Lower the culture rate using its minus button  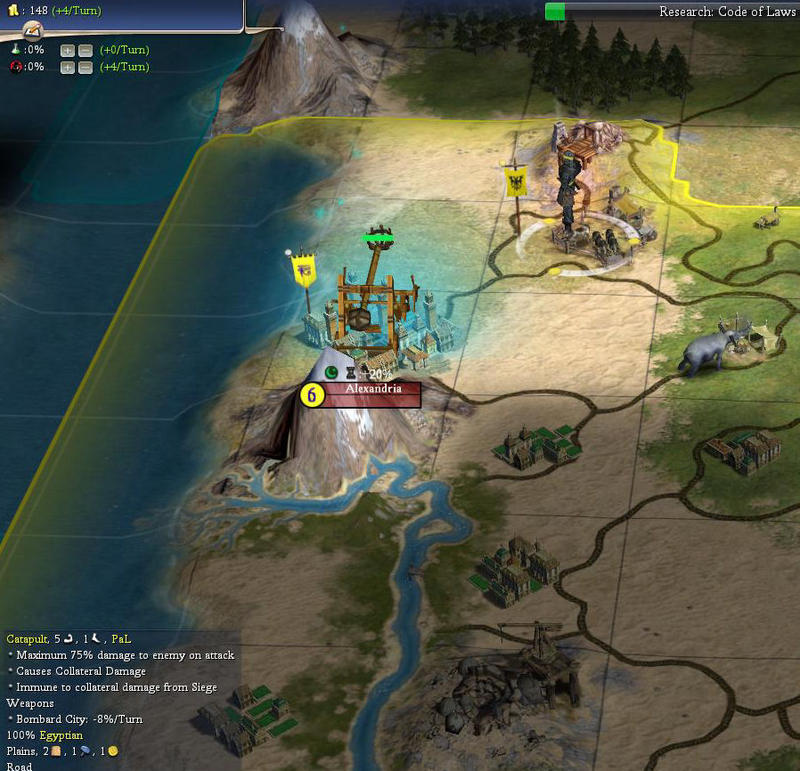[x=85, y=67]
